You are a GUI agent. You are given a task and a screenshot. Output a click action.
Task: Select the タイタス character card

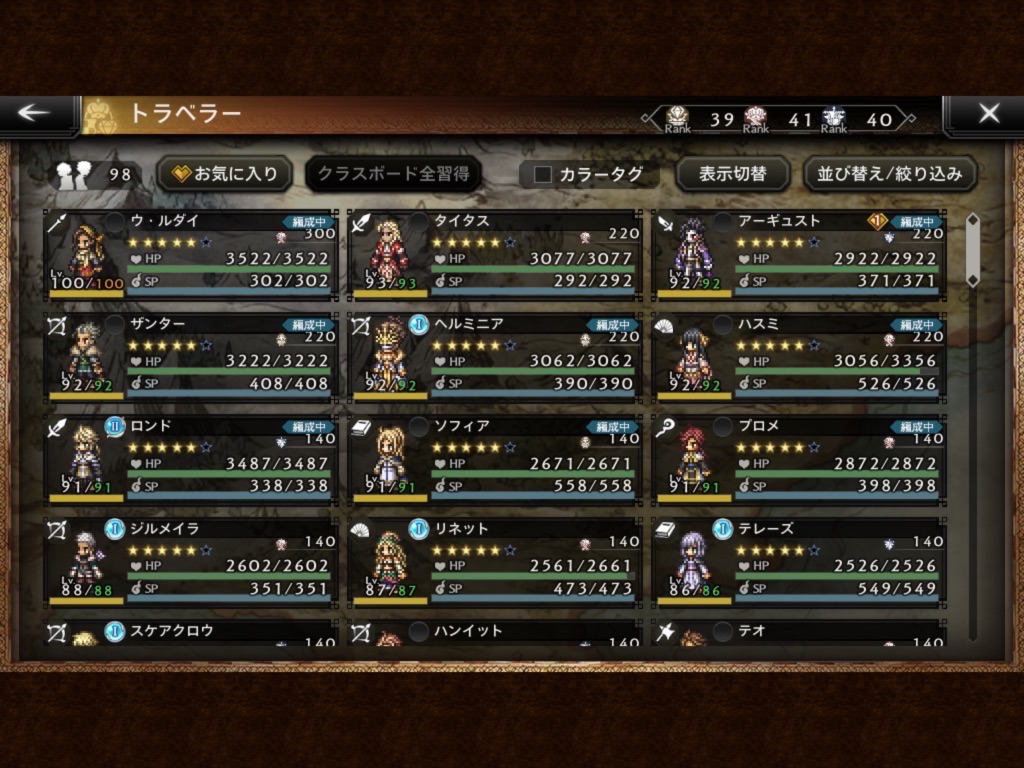(495, 254)
